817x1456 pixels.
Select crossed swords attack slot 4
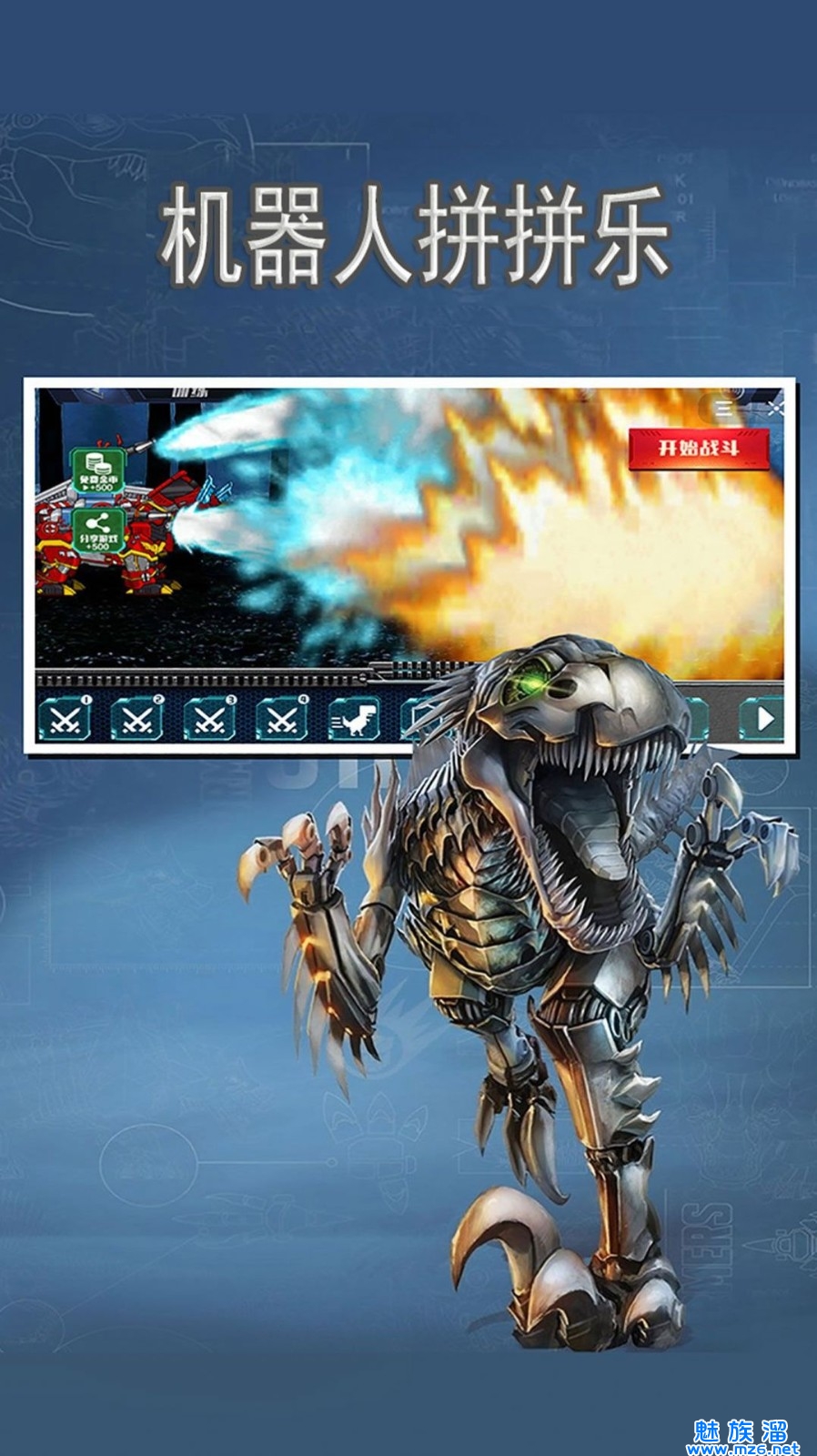[x=282, y=720]
